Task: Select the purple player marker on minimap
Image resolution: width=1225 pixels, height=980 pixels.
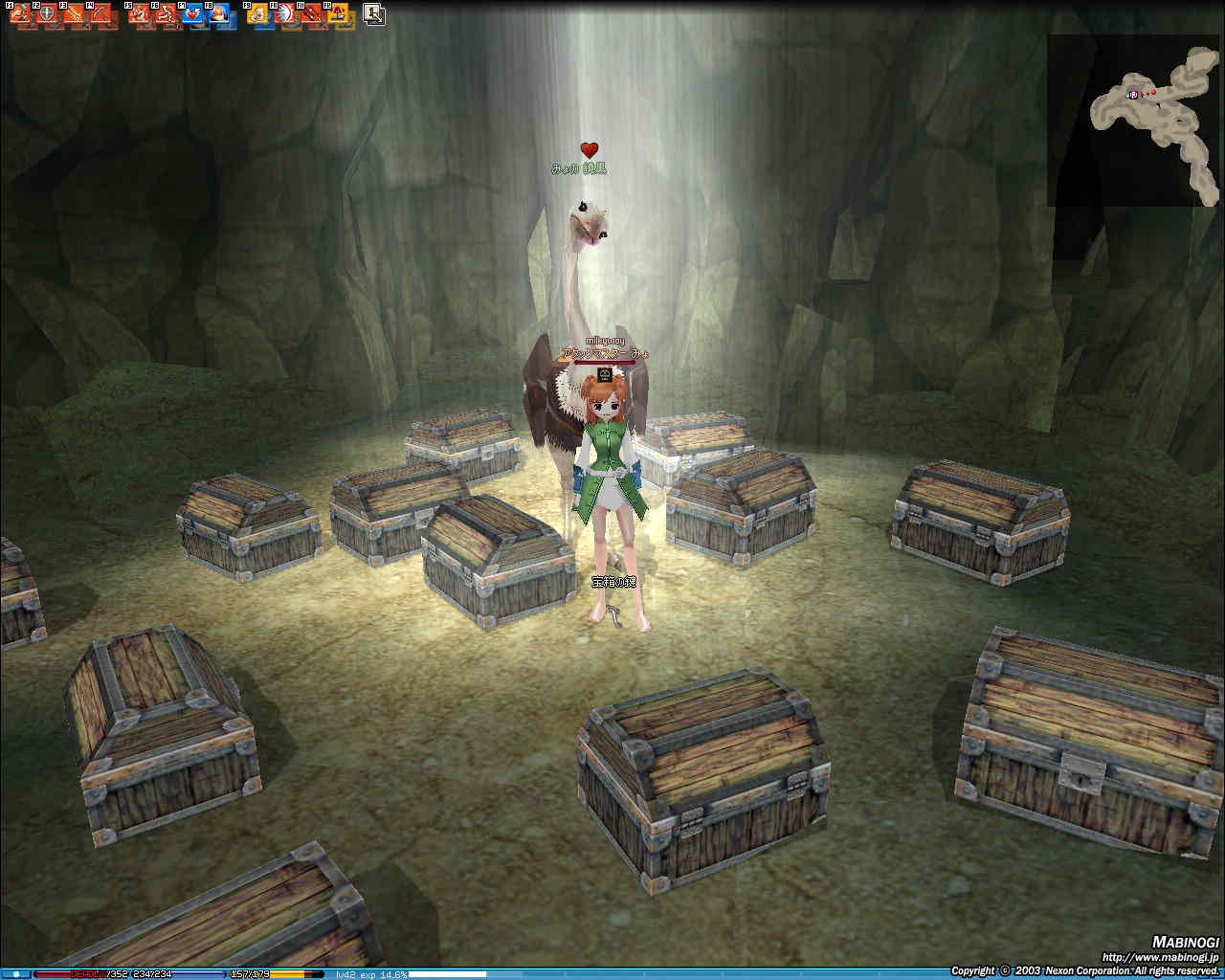Action: coord(1134,94)
